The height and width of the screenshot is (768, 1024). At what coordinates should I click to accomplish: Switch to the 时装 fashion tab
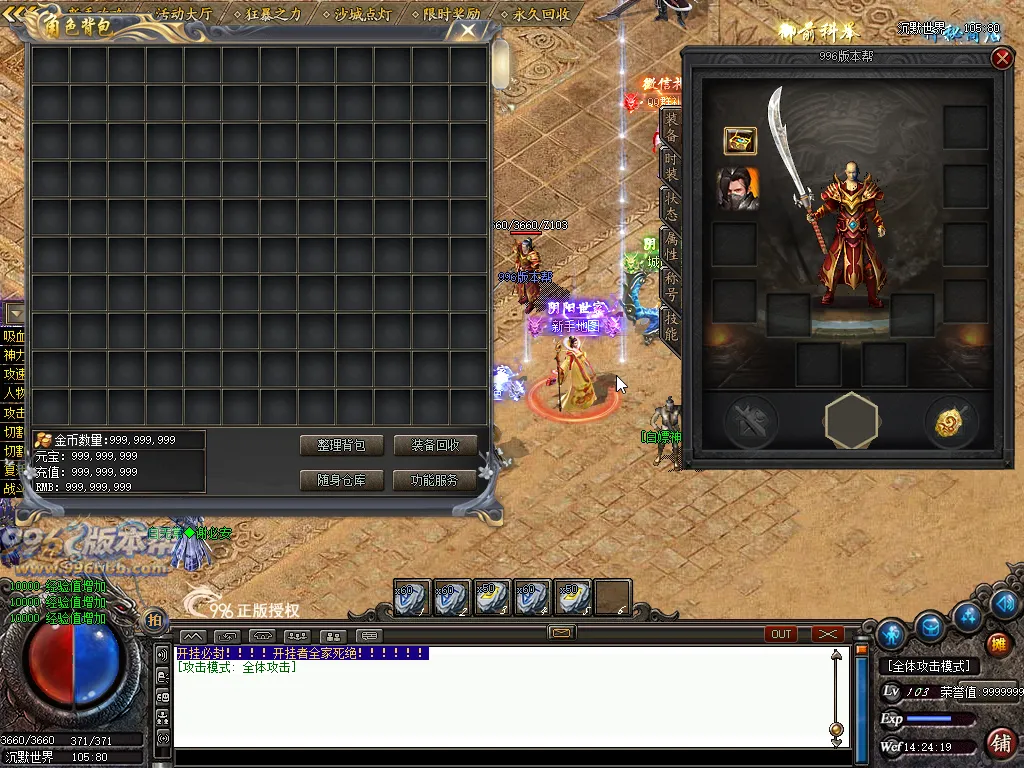(671, 163)
